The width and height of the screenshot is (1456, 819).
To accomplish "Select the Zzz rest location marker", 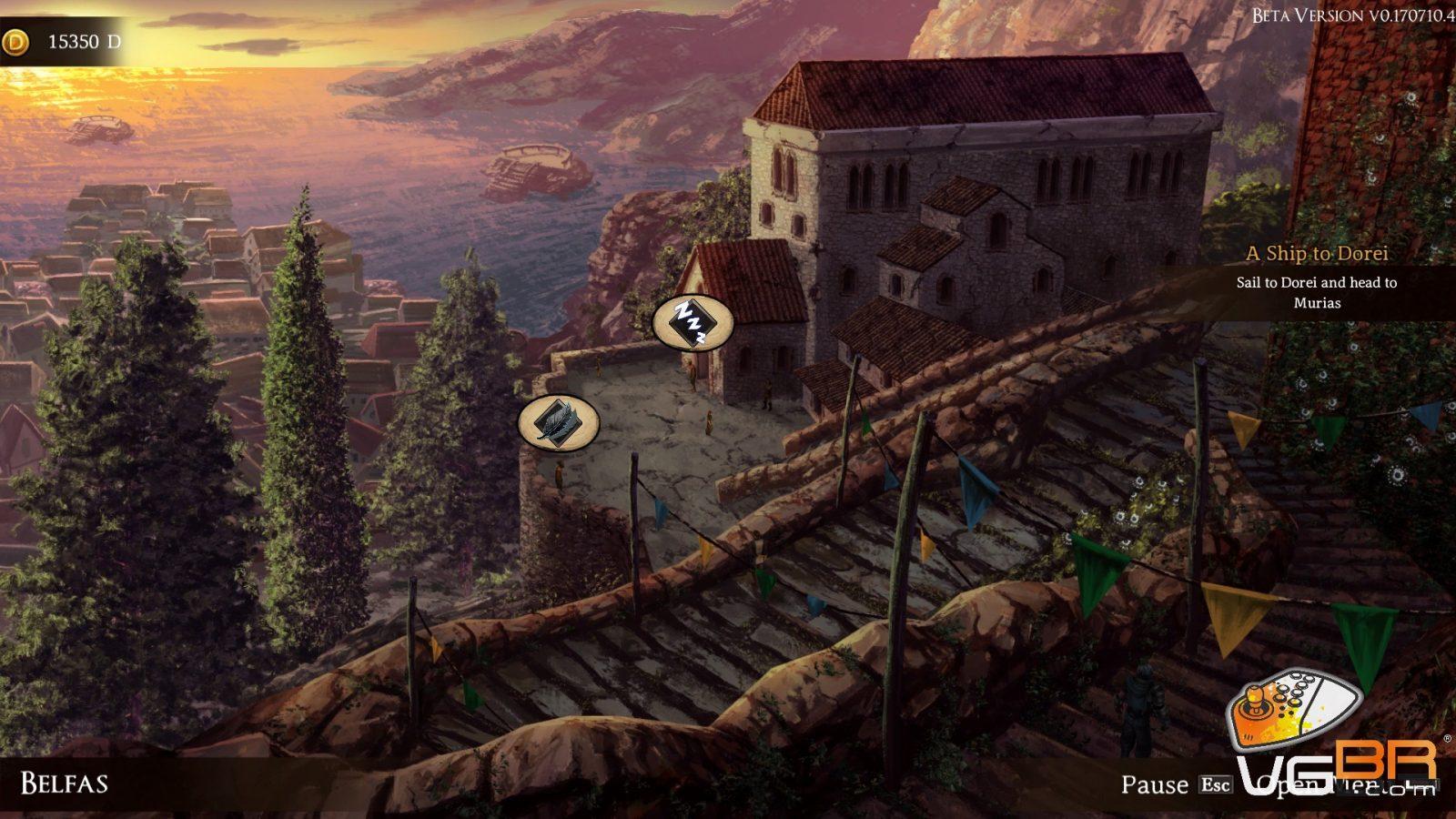I will pyautogui.click(x=693, y=323).
